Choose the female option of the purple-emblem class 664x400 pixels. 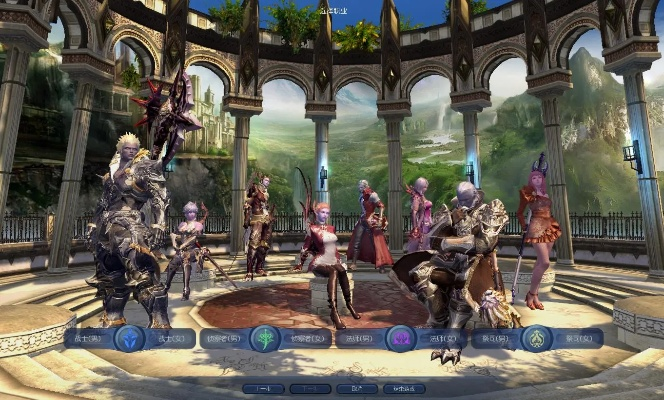[x=442, y=339]
